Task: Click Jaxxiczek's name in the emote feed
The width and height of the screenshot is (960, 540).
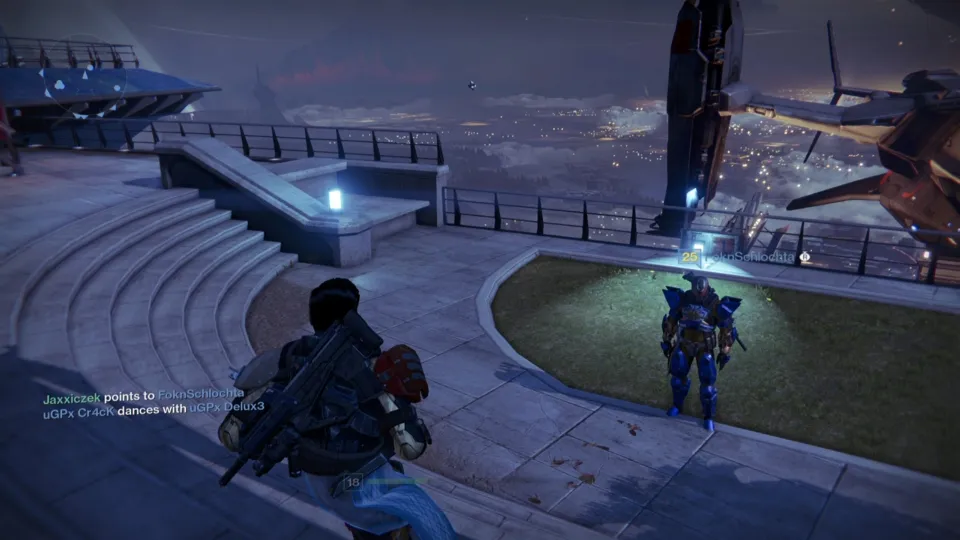Action: (74, 396)
